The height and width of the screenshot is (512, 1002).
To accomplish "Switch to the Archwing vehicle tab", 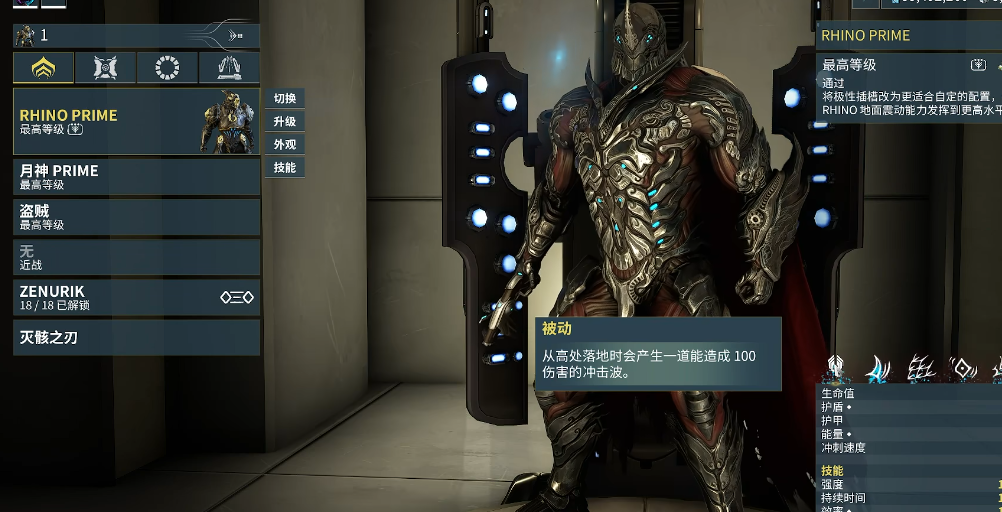I will pyautogui.click(x=229, y=68).
